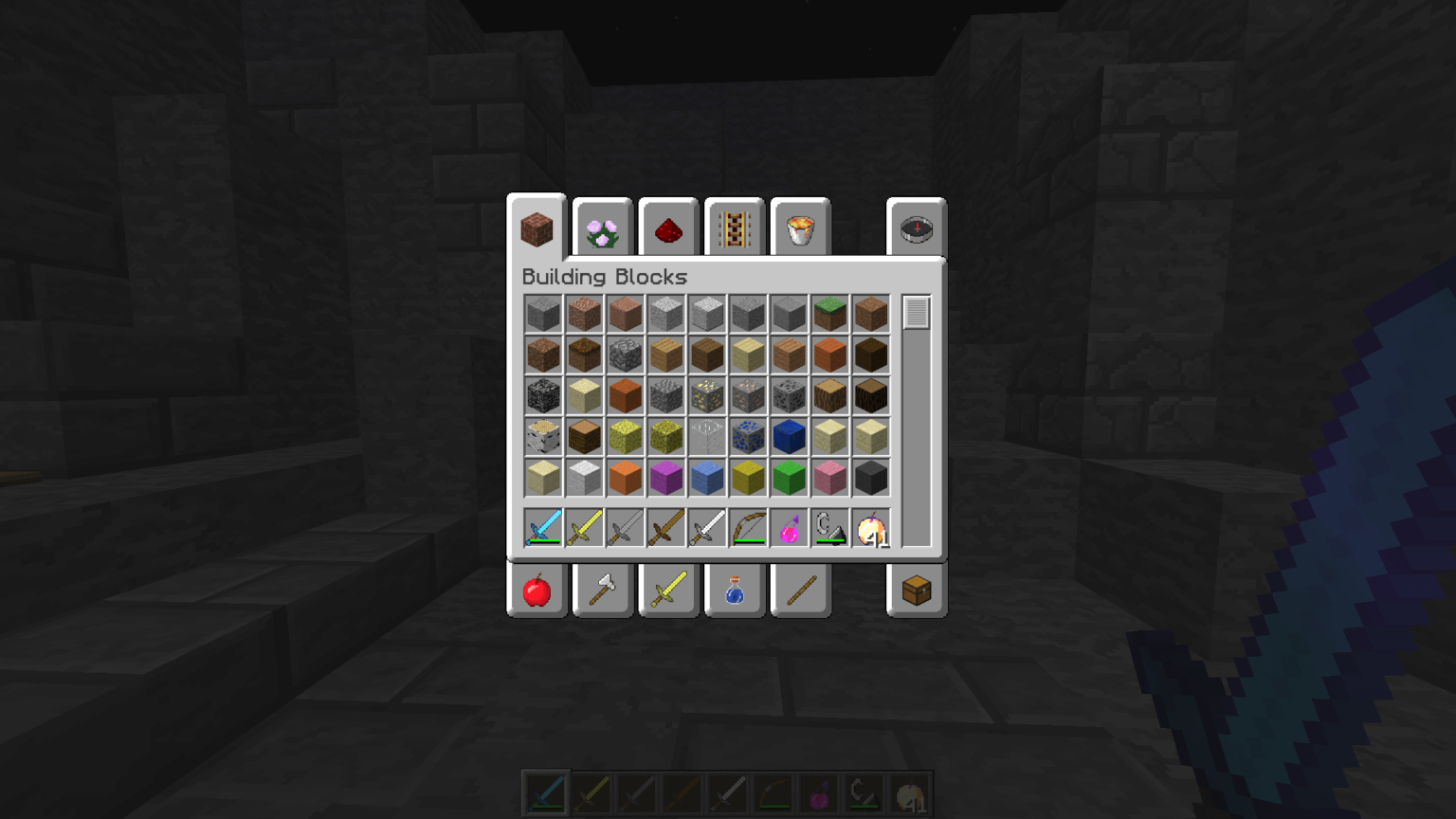1456x819 pixels.
Task: Pick the magenta wool block
Action: (x=665, y=477)
